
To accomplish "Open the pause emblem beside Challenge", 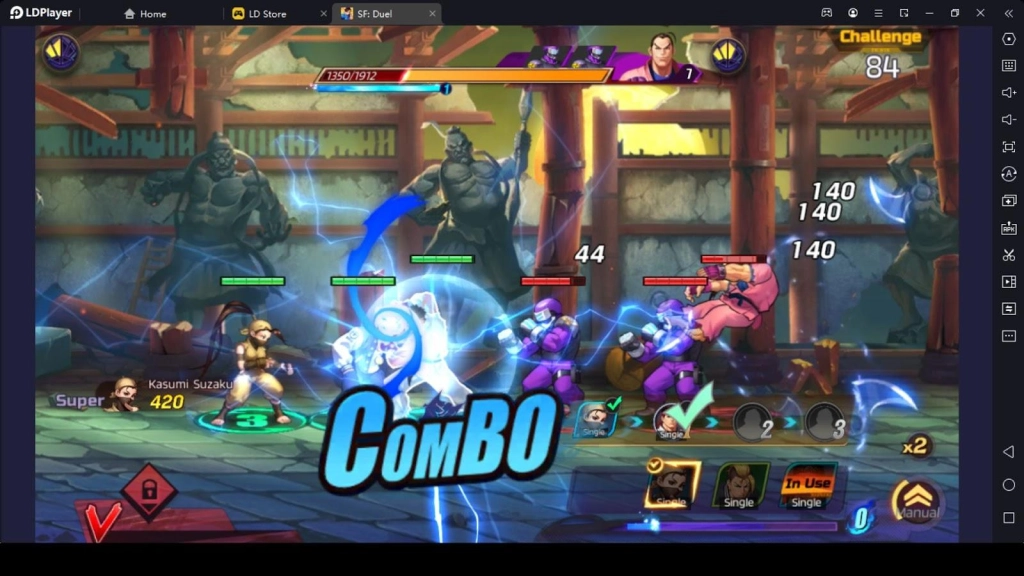I will pyautogui.click(x=728, y=54).
